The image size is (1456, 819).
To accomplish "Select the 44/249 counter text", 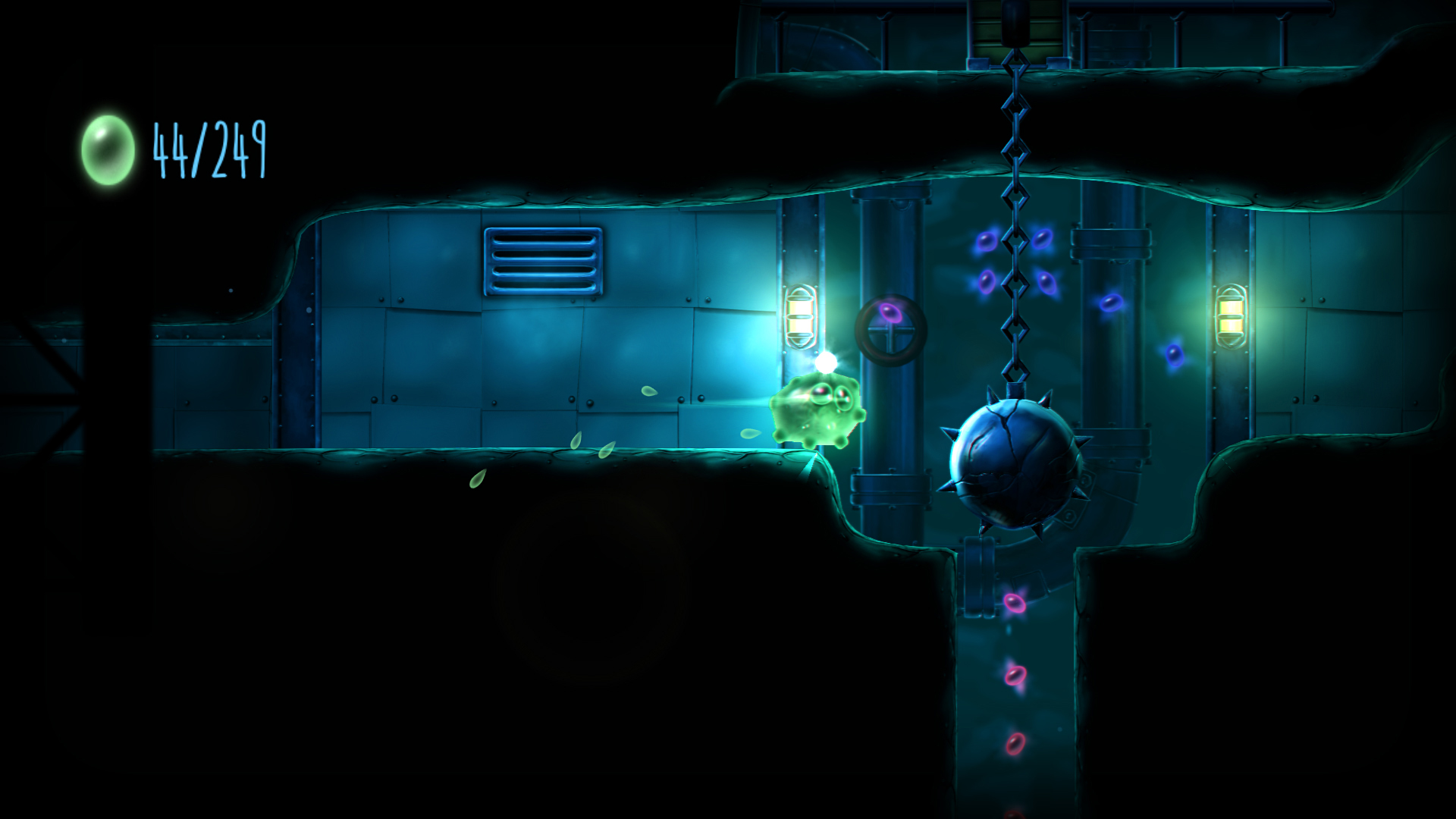I will click(208, 147).
